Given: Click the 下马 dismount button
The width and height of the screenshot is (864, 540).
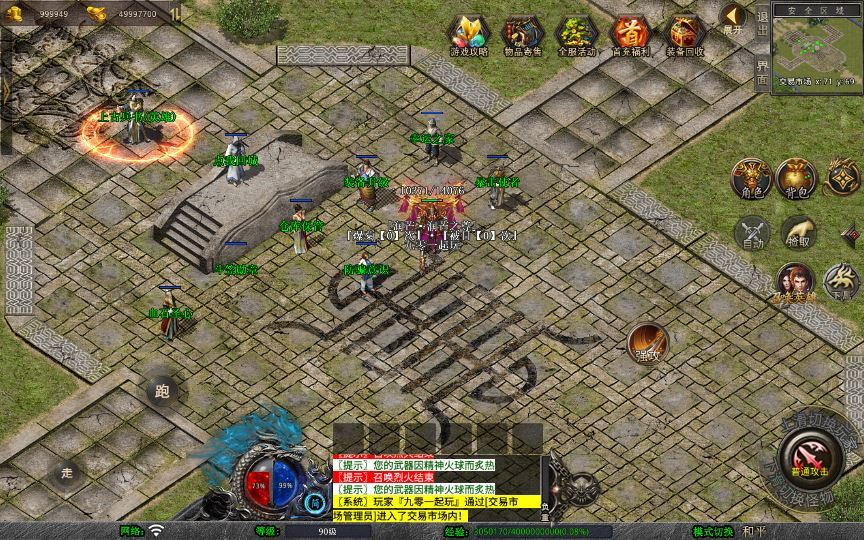Looking at the screenshot, I should tap(840, 278).
